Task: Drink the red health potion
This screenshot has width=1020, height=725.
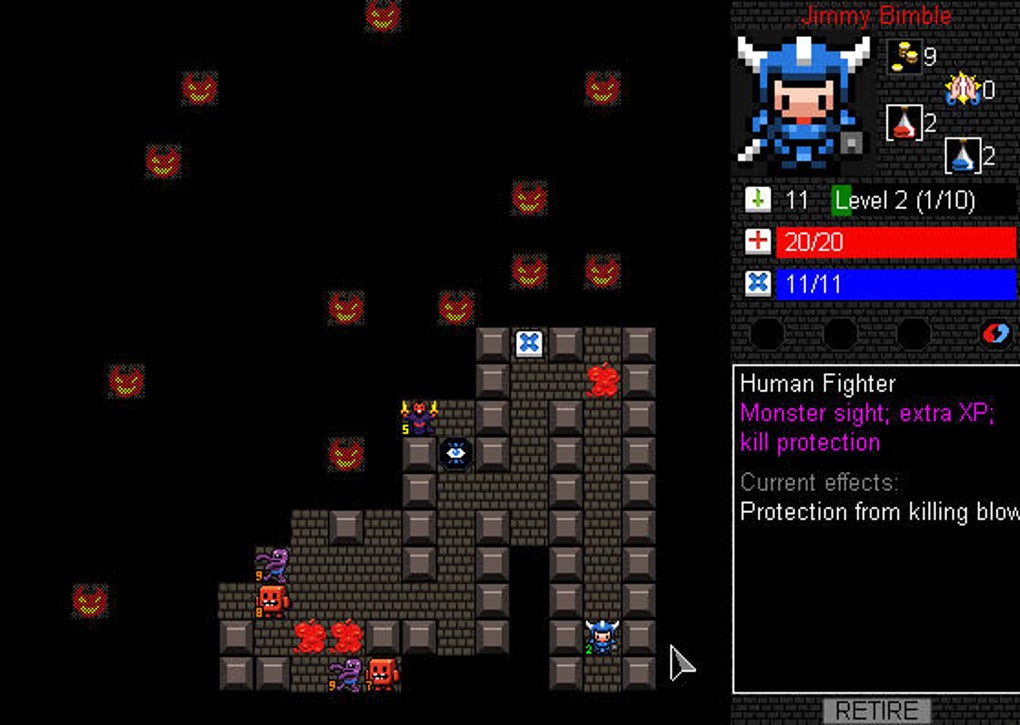Action: (x=904, y=123)
